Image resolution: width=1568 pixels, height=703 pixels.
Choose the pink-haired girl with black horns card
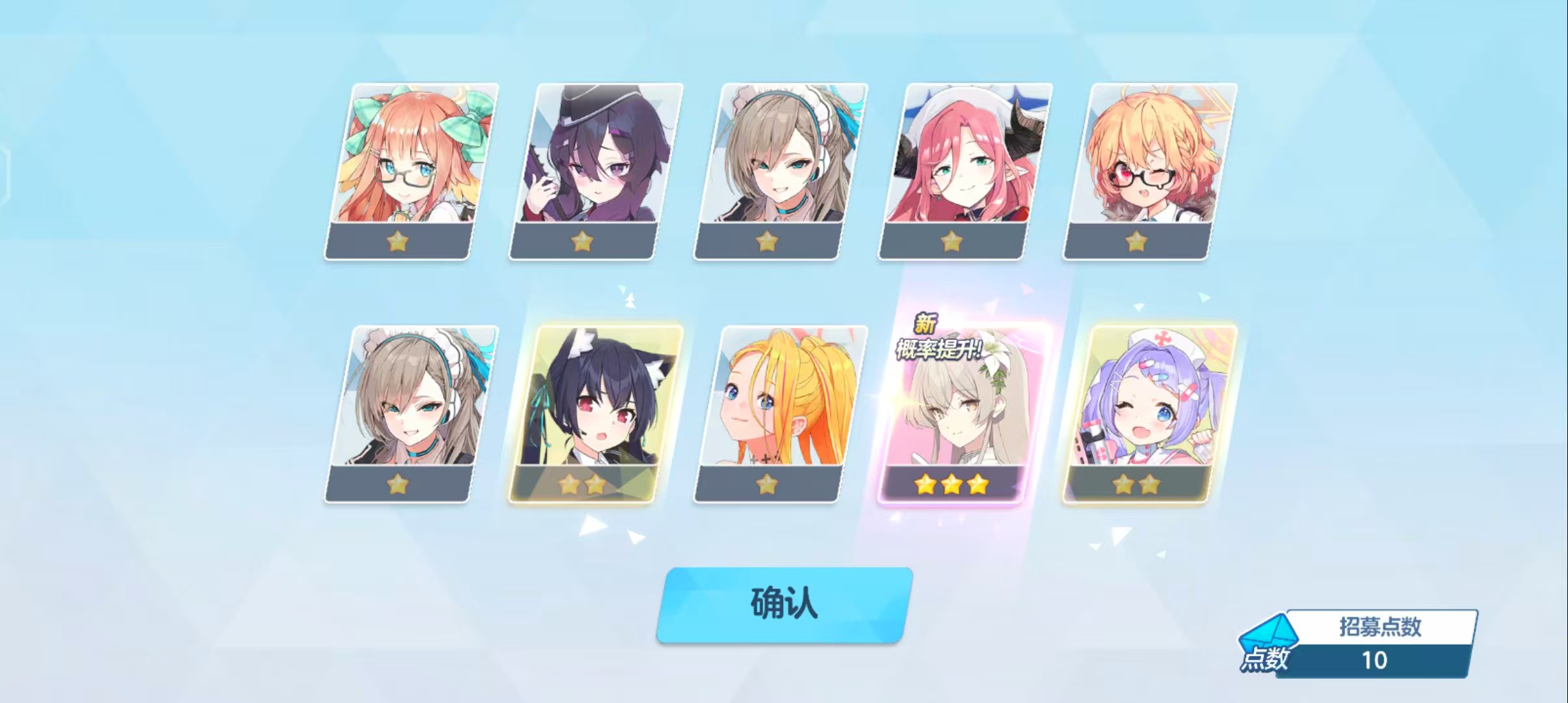pyautogui.click(x=964, y=171)
